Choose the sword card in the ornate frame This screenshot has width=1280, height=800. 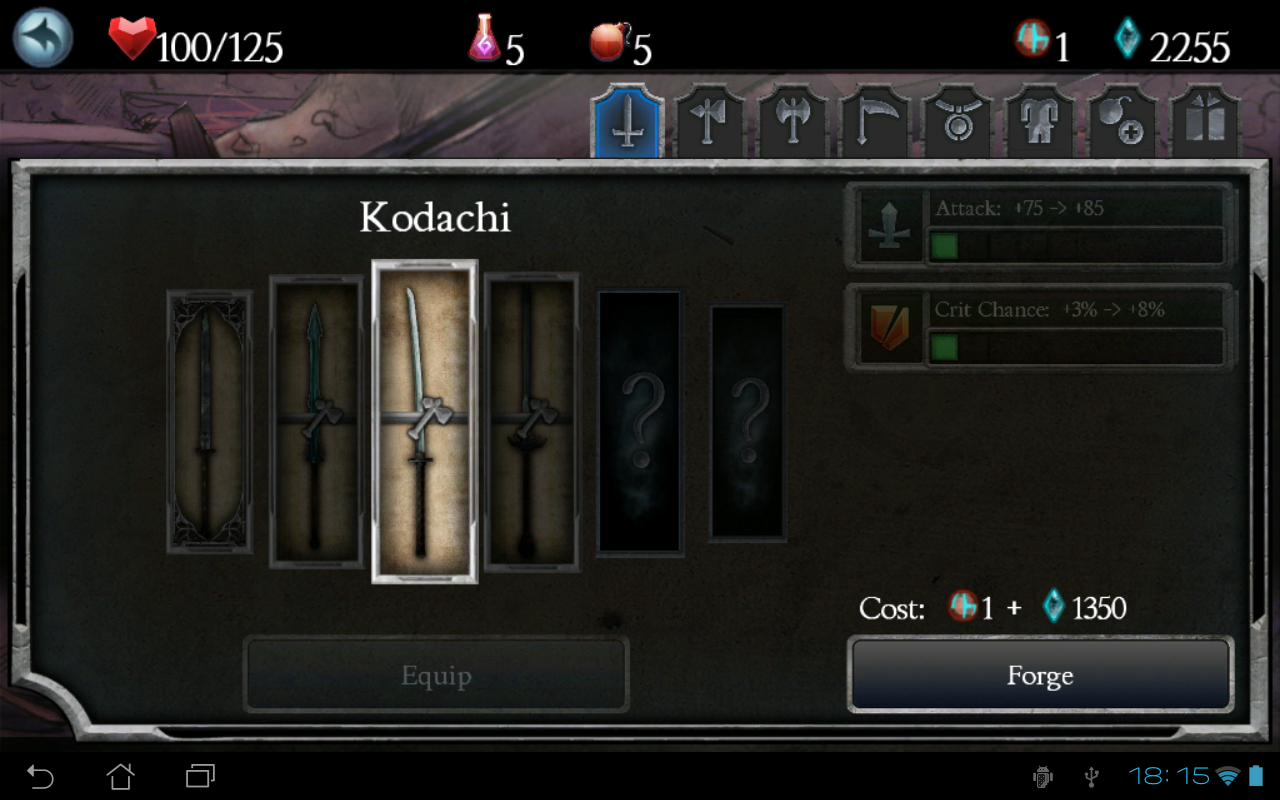tap(209, 422)
